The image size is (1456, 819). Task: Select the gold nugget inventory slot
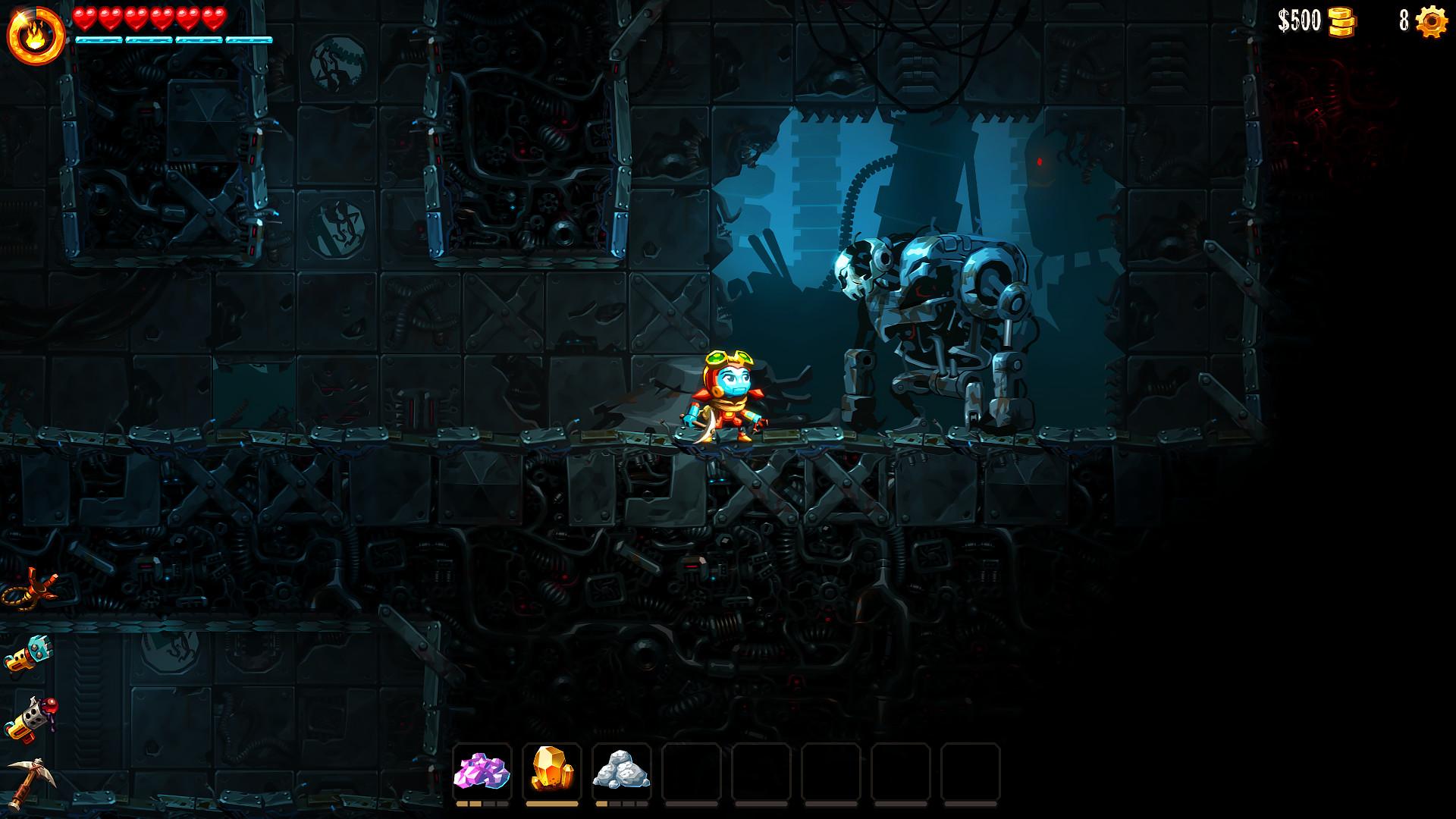[553, 768]
